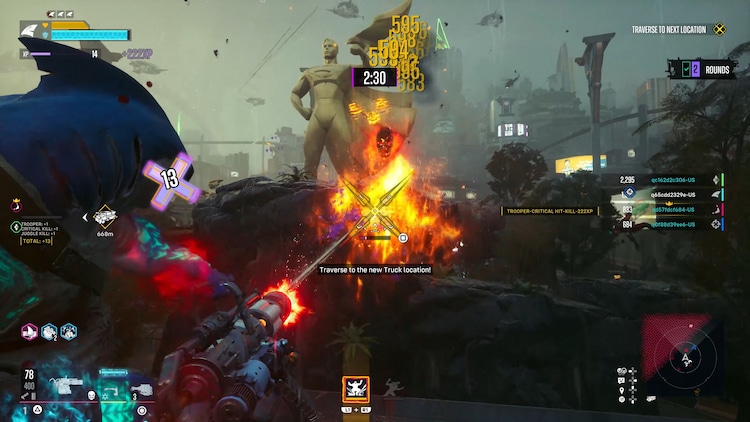Select the orange skull ability icon
The image size is (750, 422).
coord(355,387)
